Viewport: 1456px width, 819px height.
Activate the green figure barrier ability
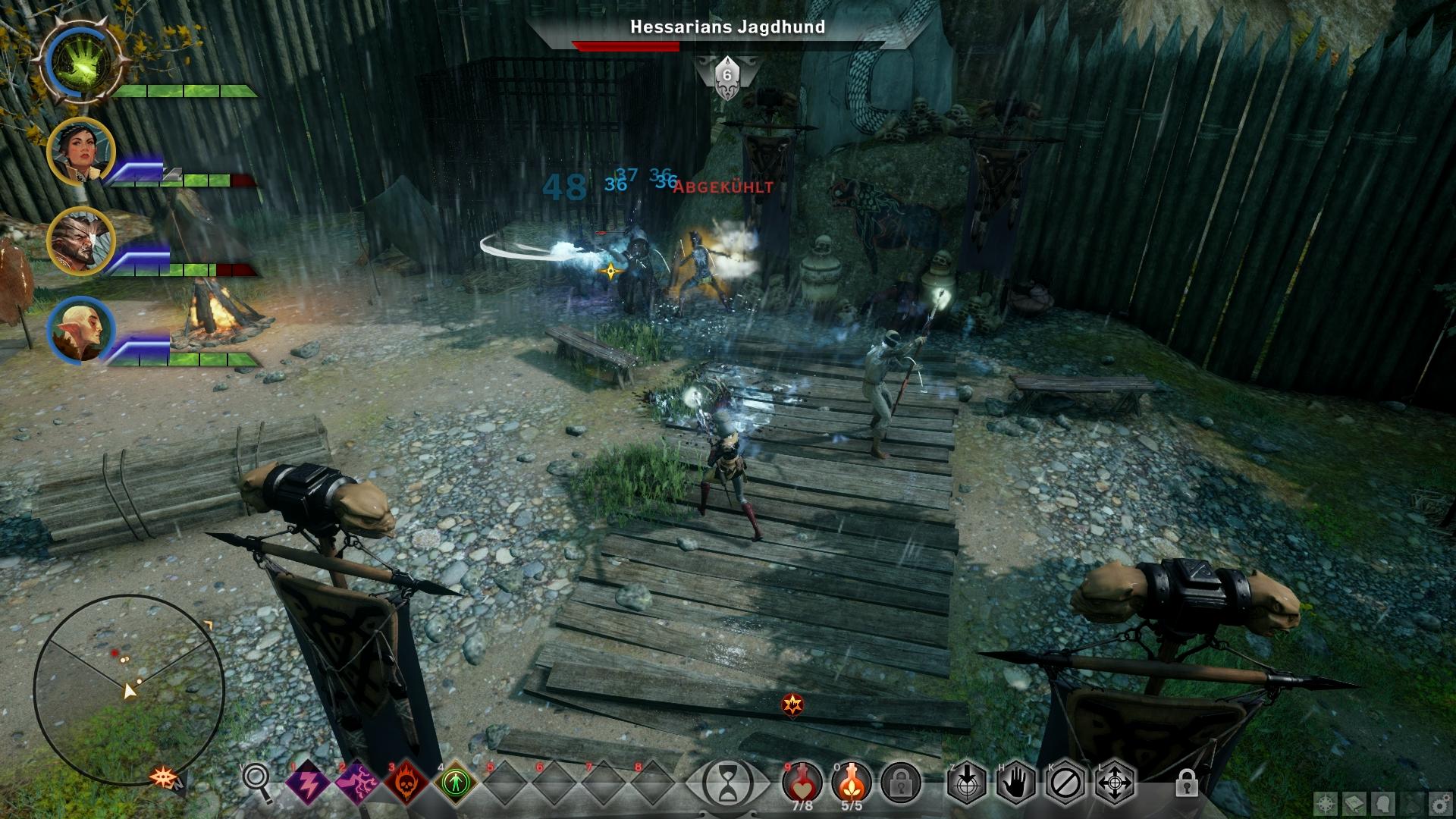pos(457,781)
